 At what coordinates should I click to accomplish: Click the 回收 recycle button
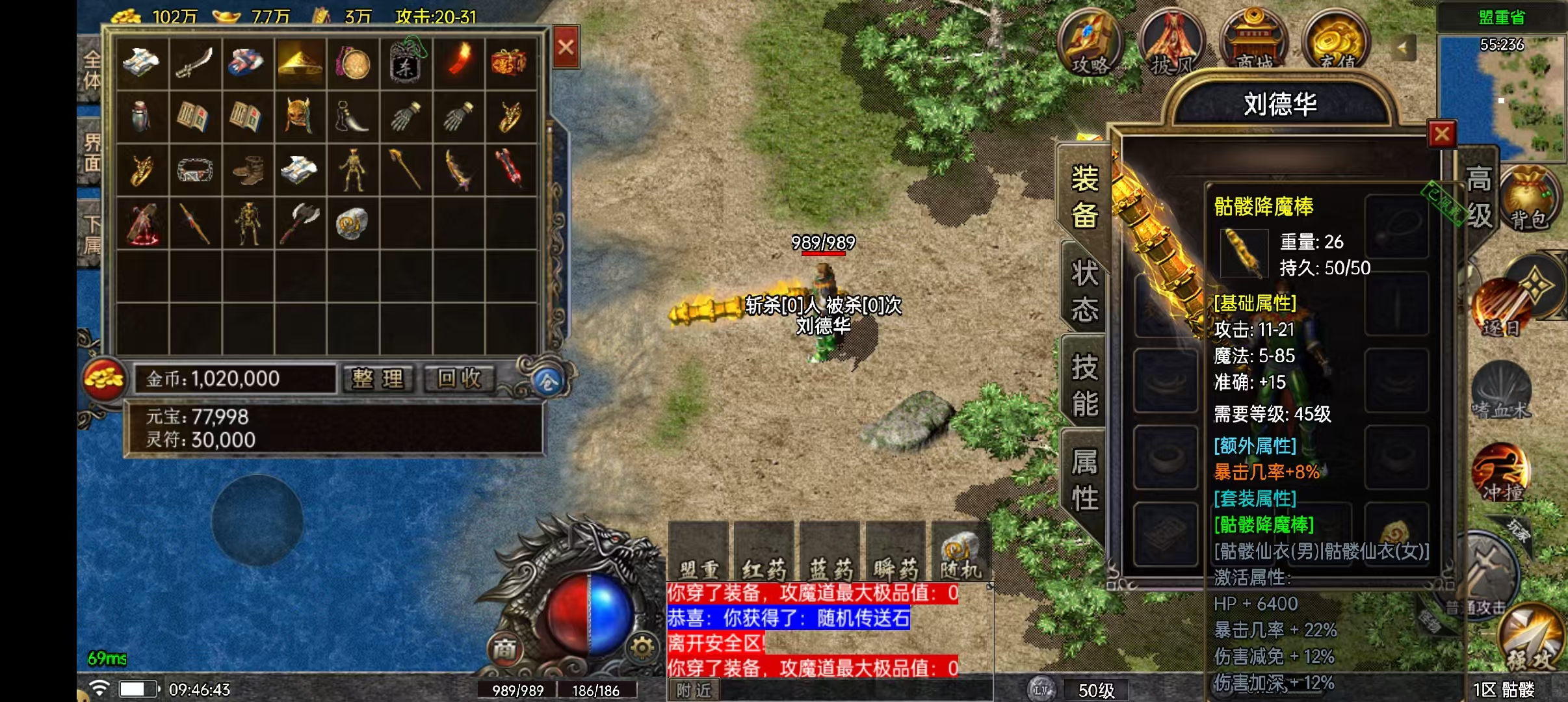[x=459, y=378]
